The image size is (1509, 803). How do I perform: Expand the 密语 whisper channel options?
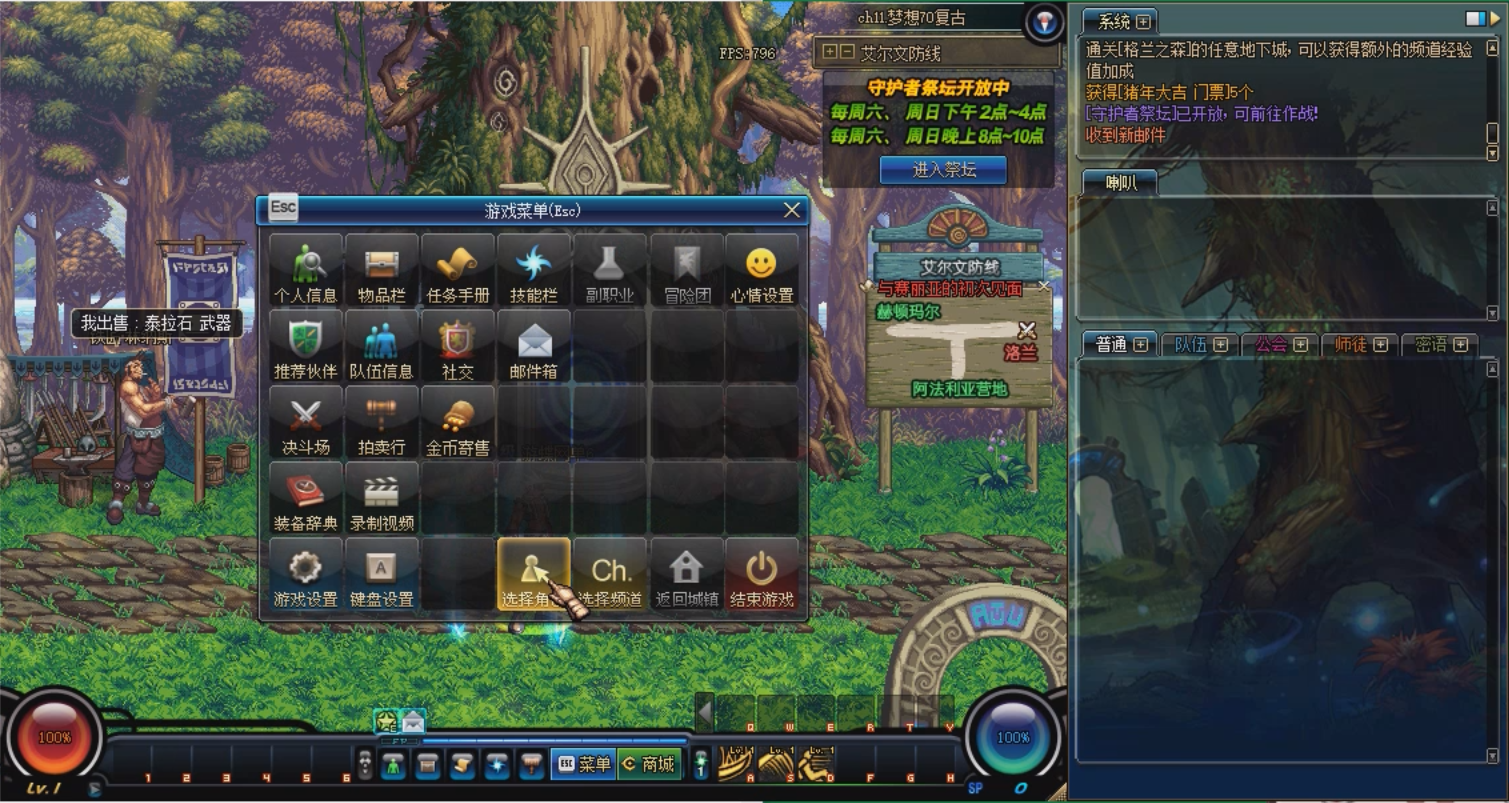coord(1459,343)
